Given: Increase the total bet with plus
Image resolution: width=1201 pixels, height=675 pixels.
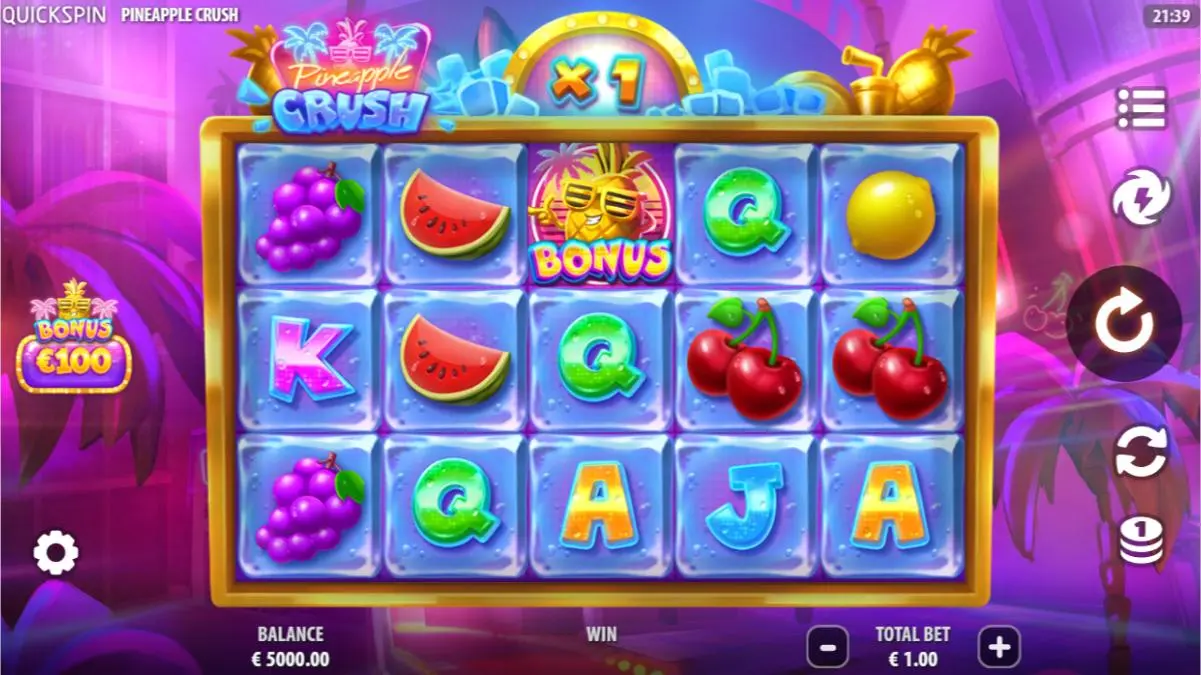Looking at the screenshot, I should tap(999, 647).
